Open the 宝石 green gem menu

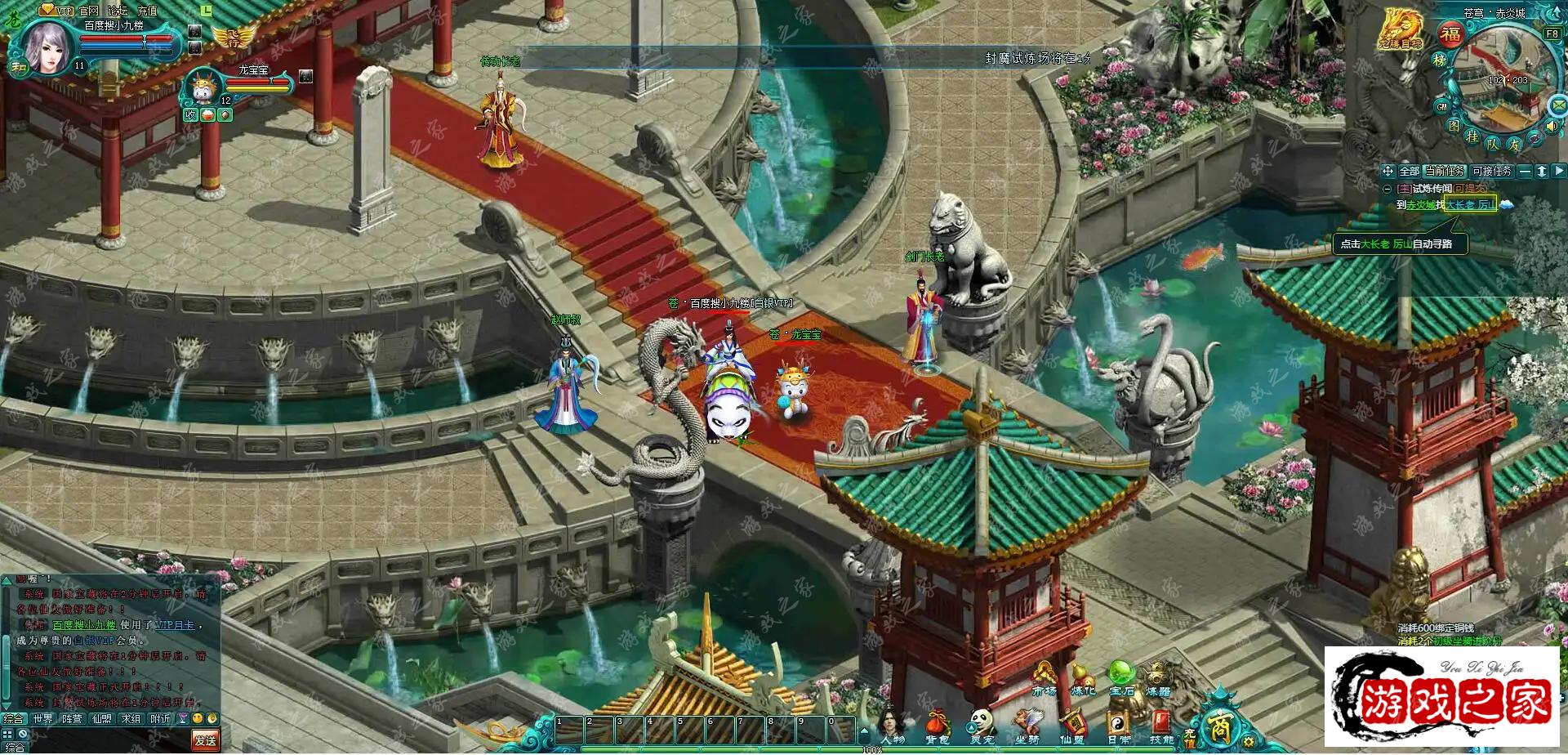click(1121, 678)
